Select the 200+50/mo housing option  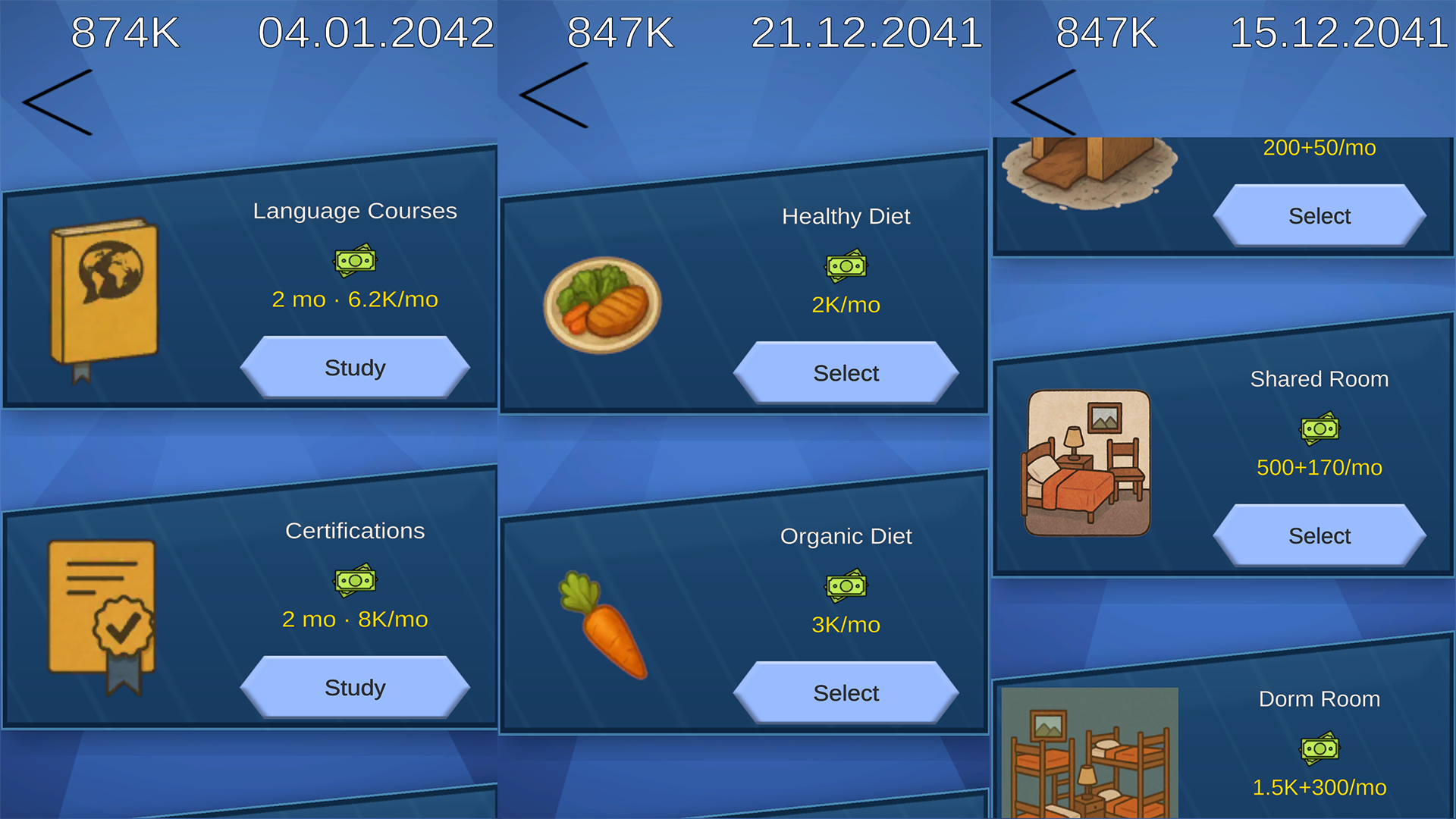coord(1319,215)
